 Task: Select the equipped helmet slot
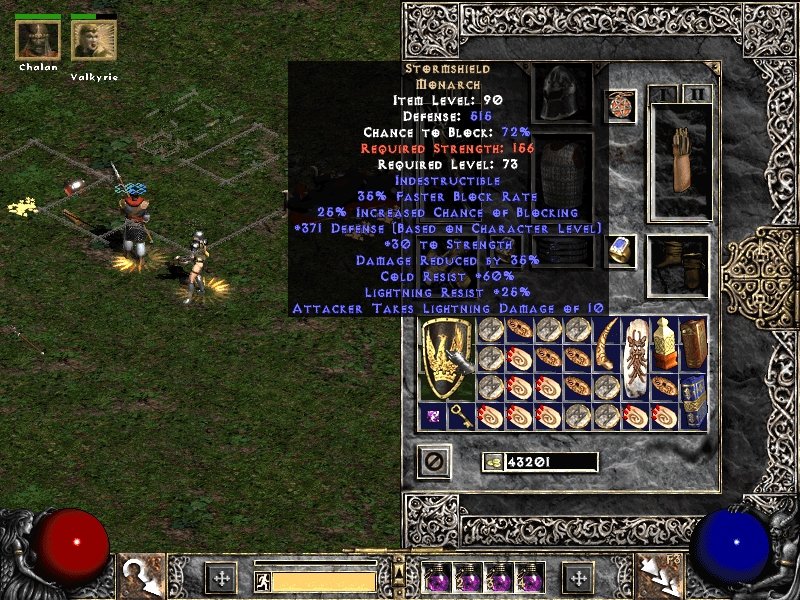click(563, 94)
